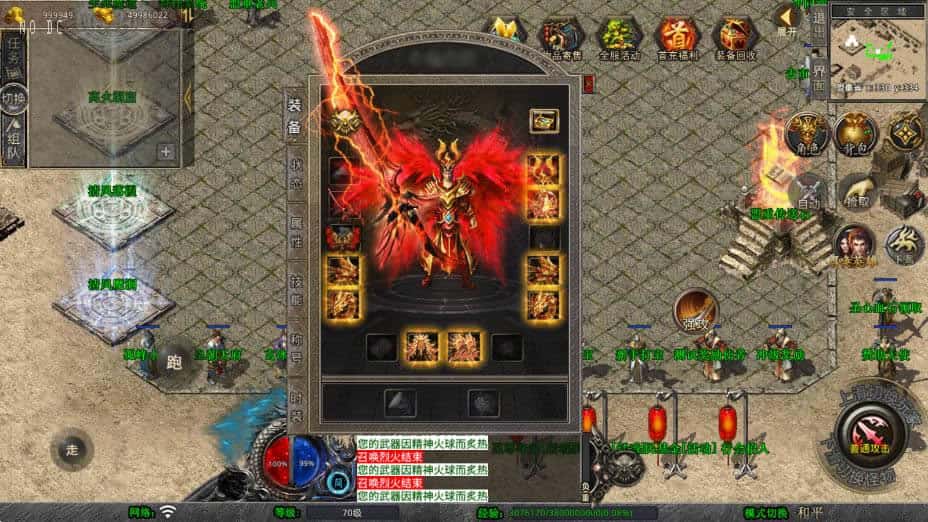Switch to the 装备 equipment tab
The height and width of the screenshot is (522, 928).
295,115
